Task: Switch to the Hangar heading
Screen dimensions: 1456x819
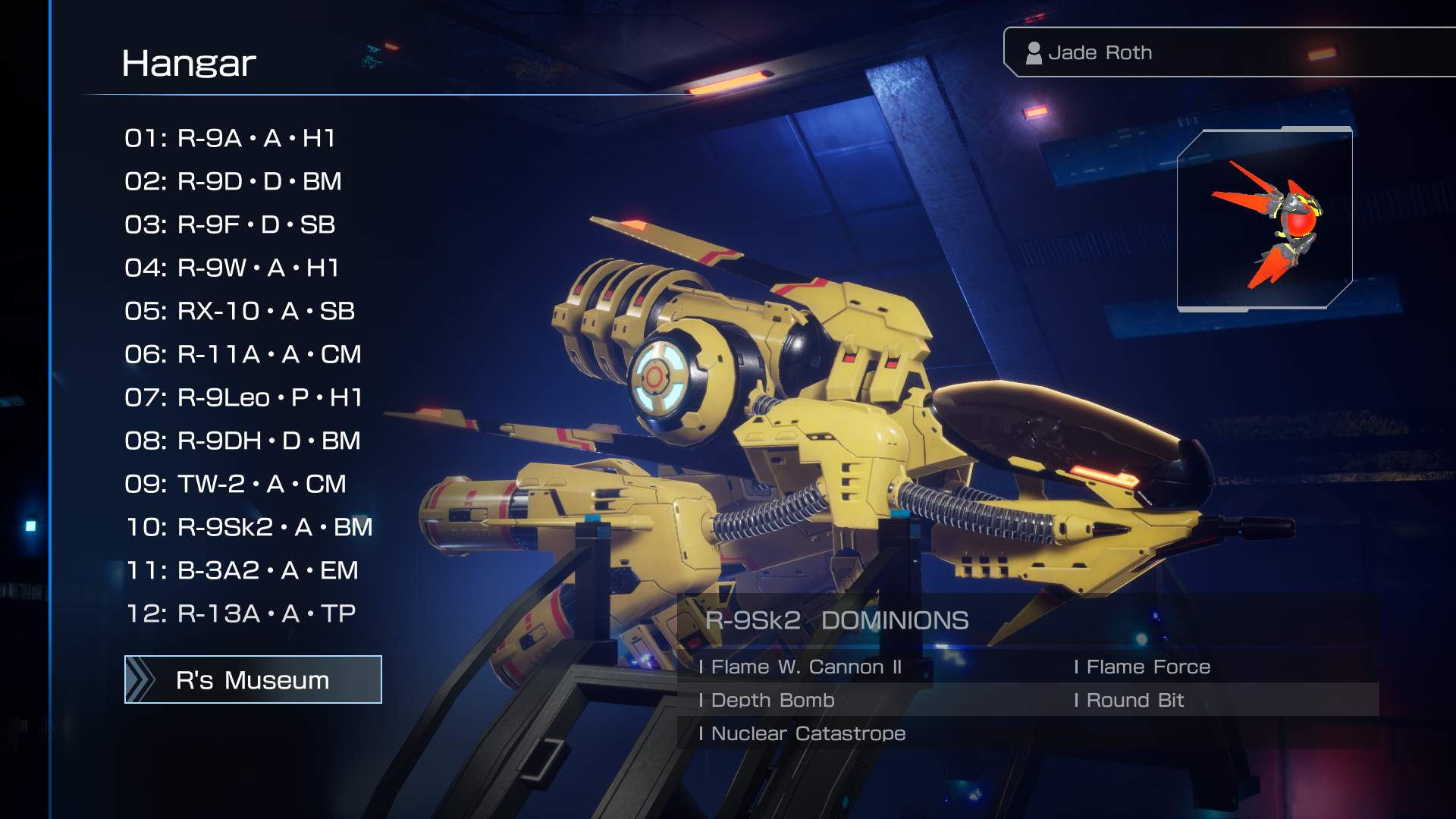Action: click(190, 62)
